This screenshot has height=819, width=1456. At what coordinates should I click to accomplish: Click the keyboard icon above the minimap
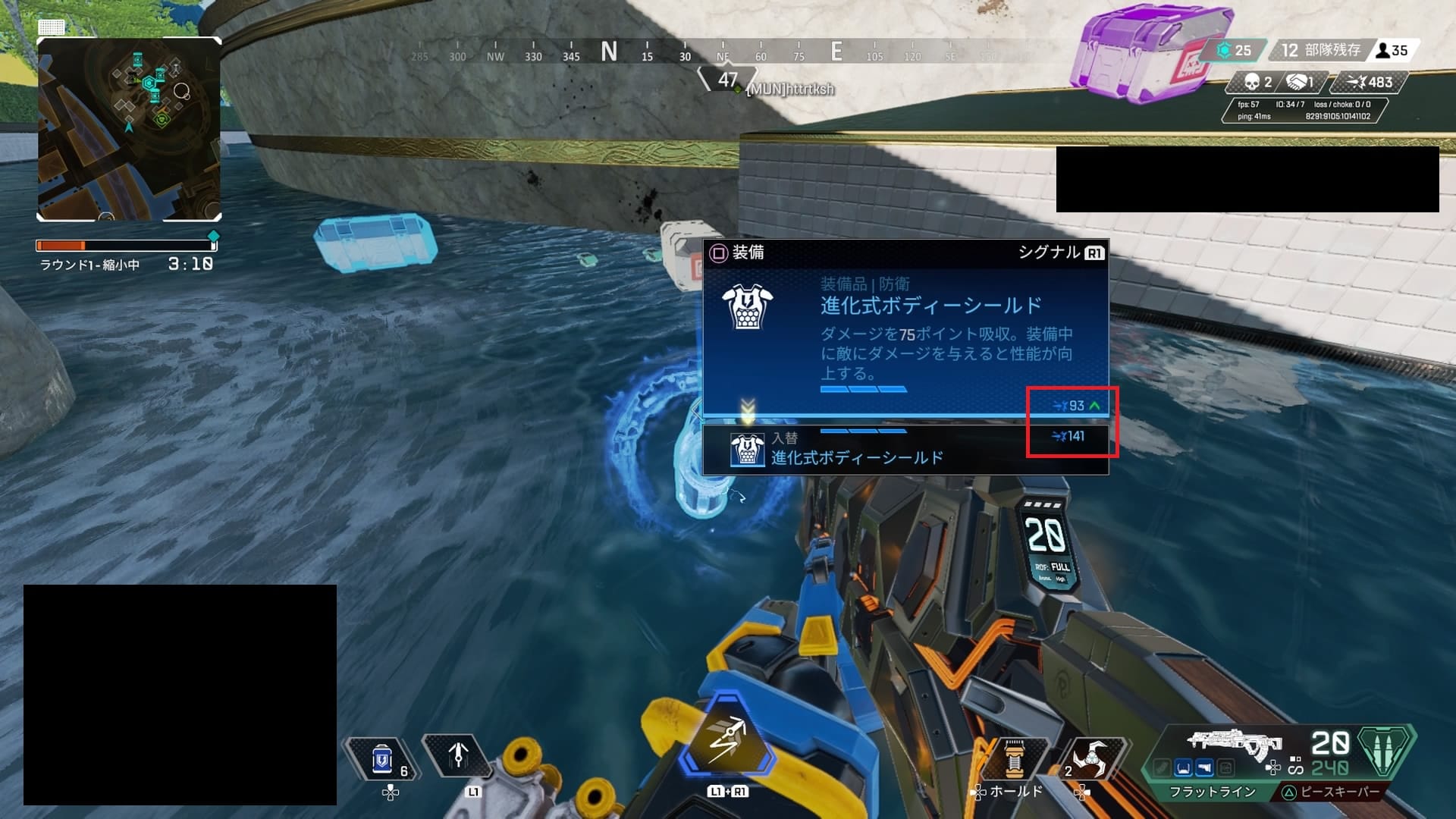click(52, 27)
